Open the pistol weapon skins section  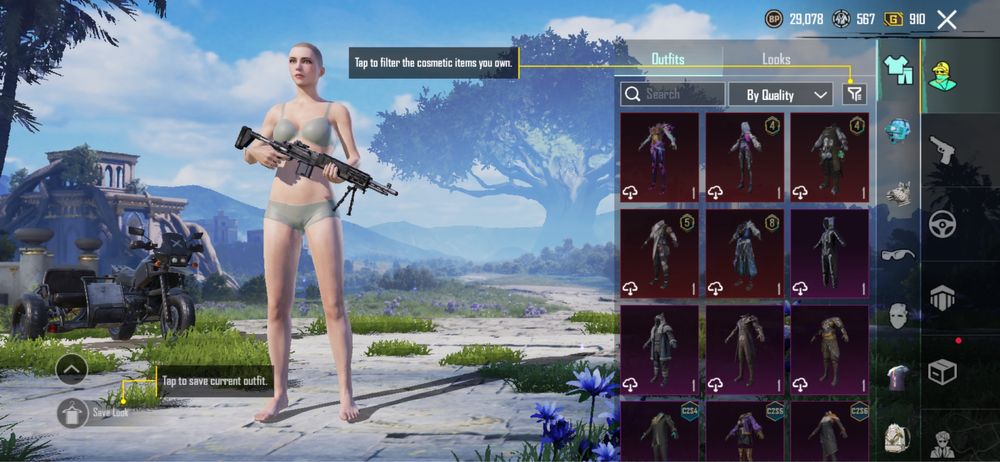[942, 151]
